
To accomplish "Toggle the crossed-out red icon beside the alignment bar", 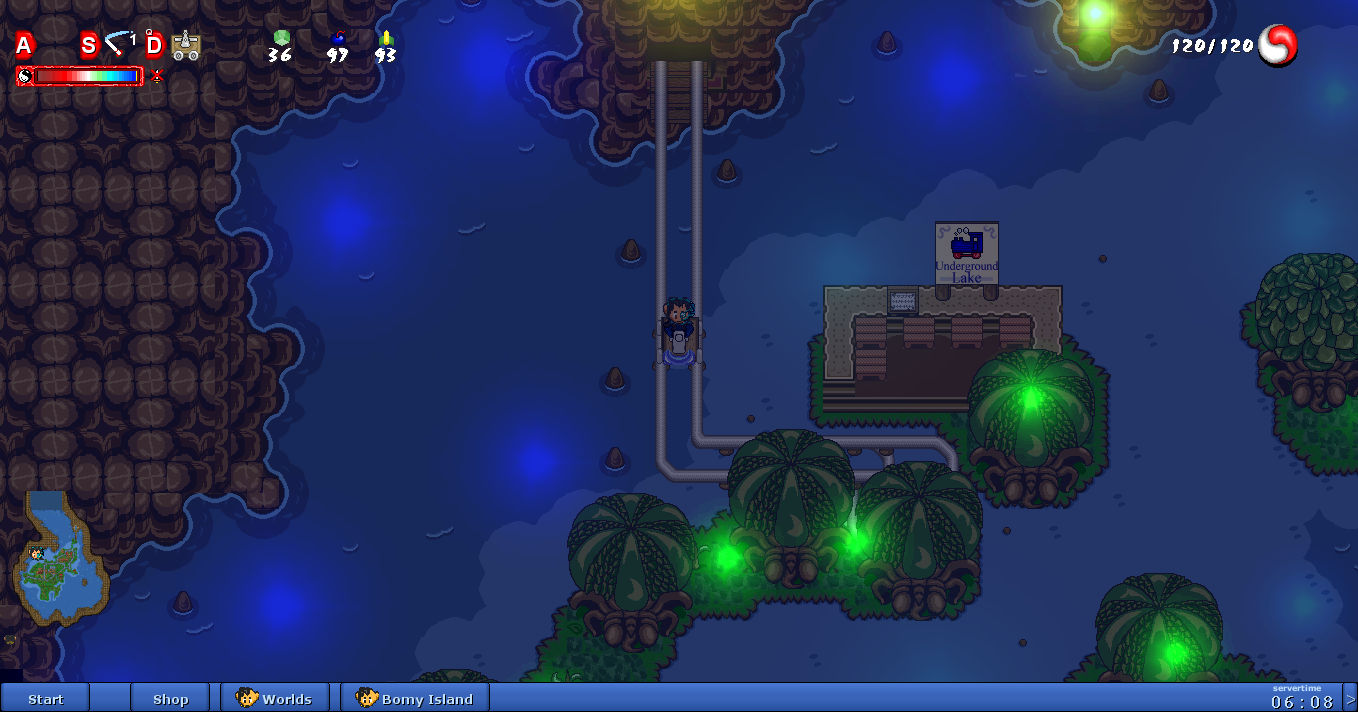I will [x=157, y=76].
